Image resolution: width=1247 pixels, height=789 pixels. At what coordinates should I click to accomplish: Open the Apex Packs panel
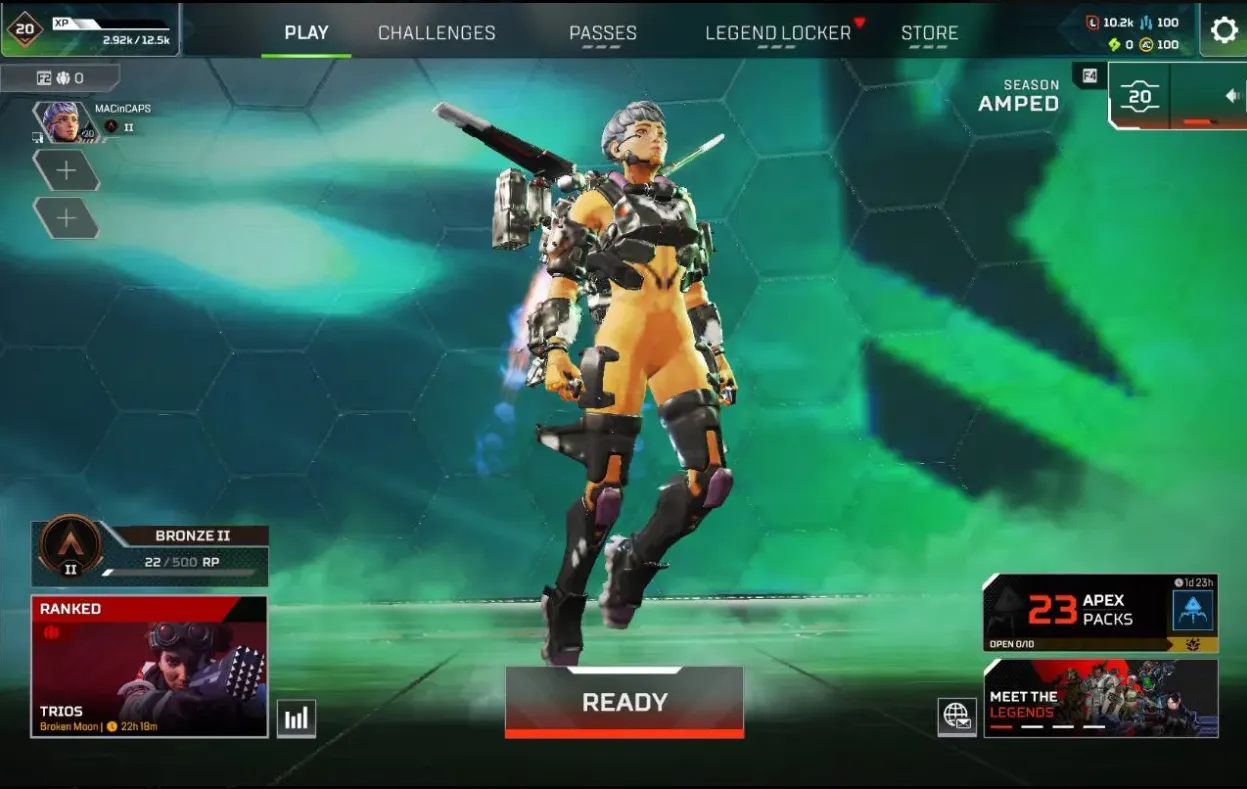click(1100, 613)
